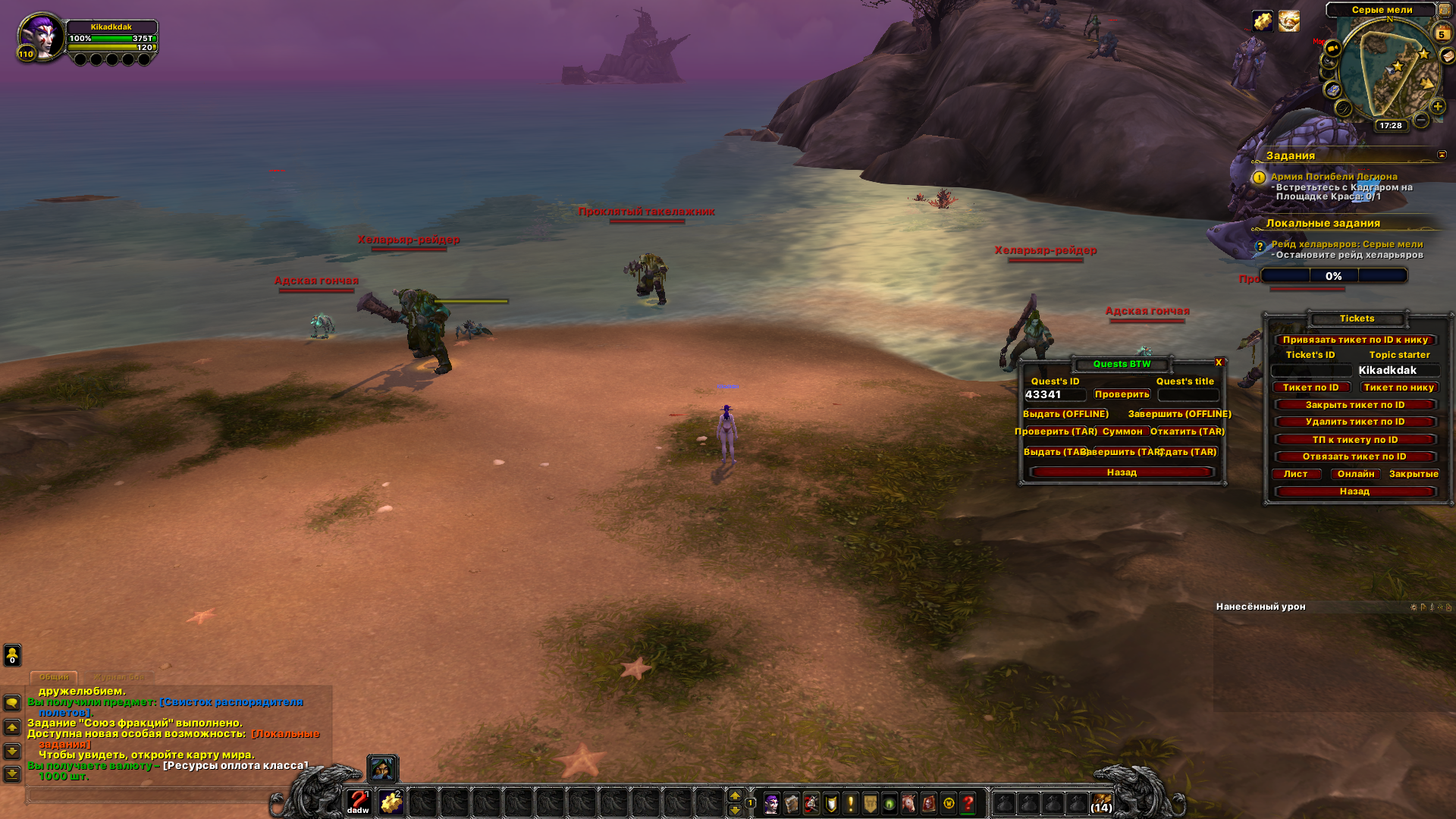Image resolution: width=1456 pixels, height=819 pixels.
Task: Close the Quests BTW window
Action: point(1219,362)
